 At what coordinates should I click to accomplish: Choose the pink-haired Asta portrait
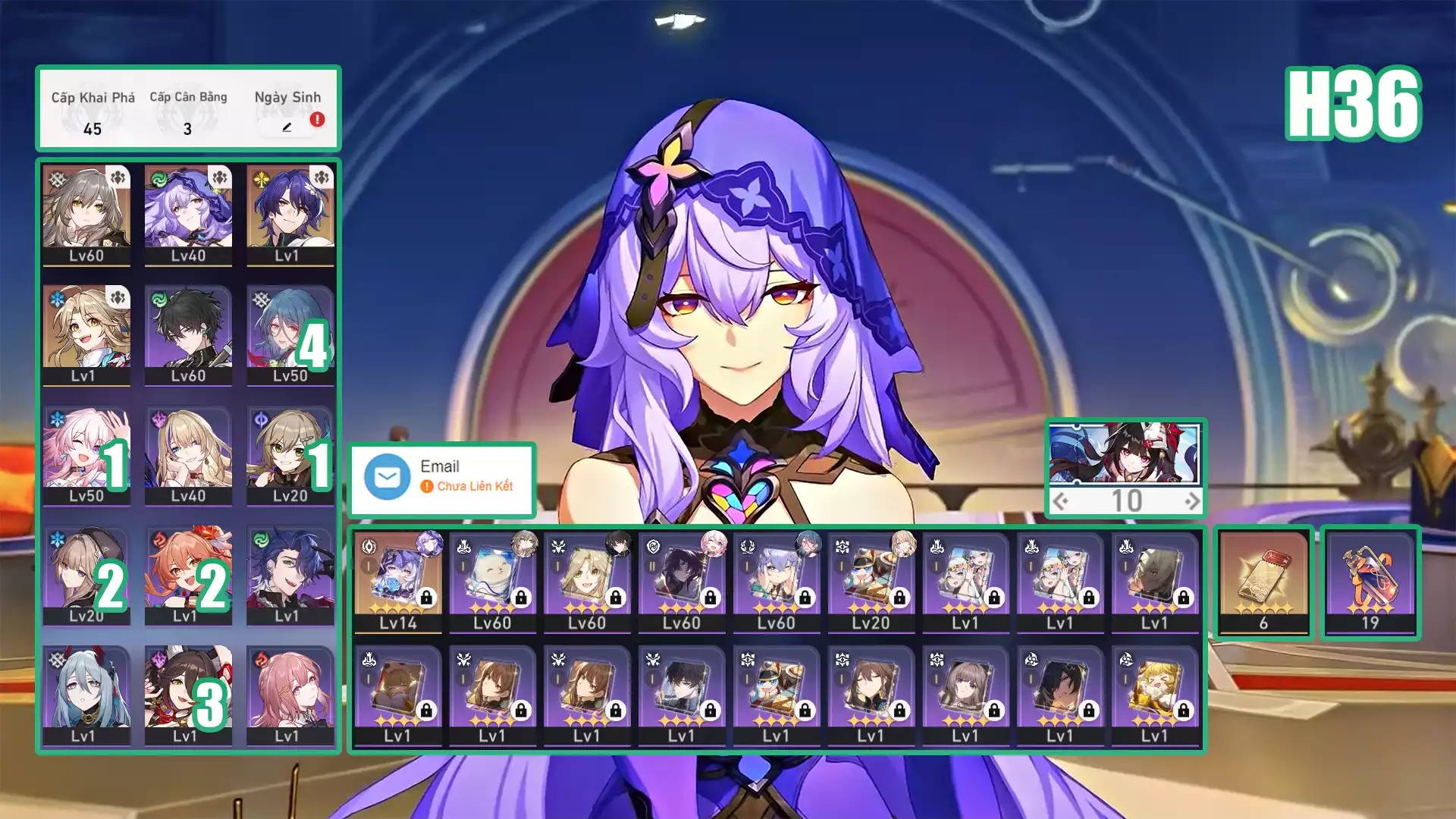coord(290,695)
